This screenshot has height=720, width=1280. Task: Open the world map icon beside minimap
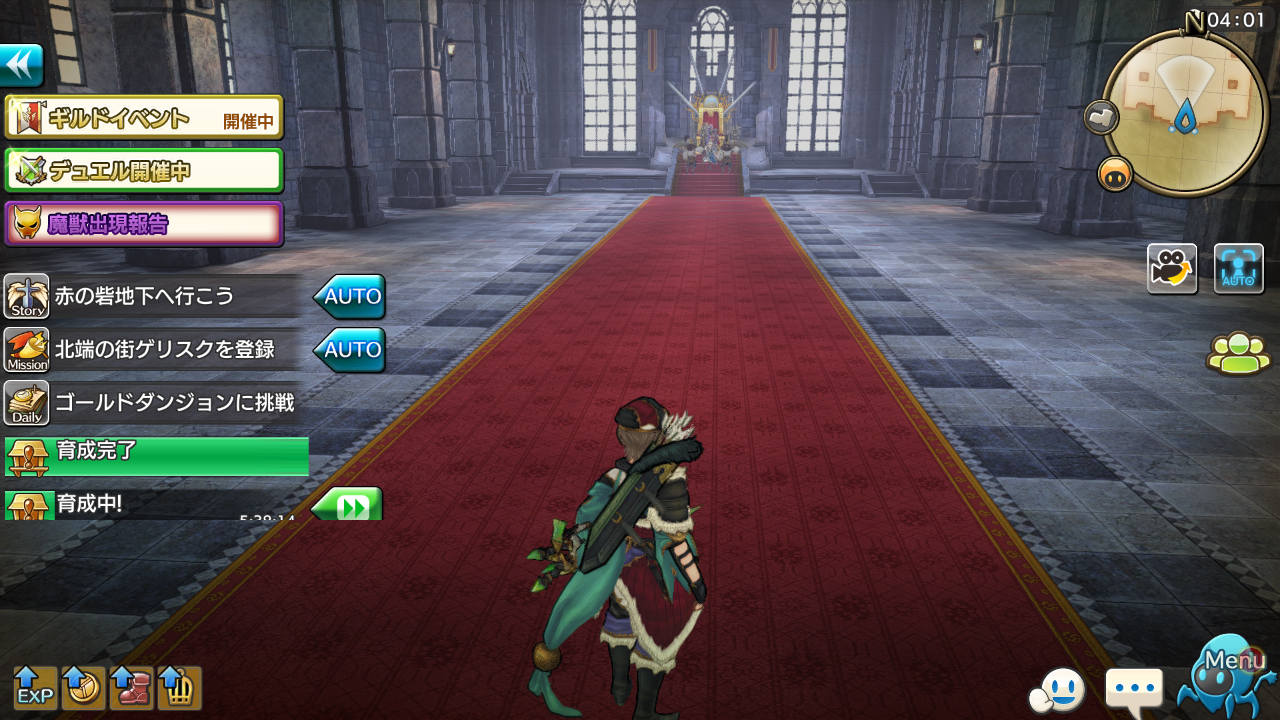pos(1101,117)
